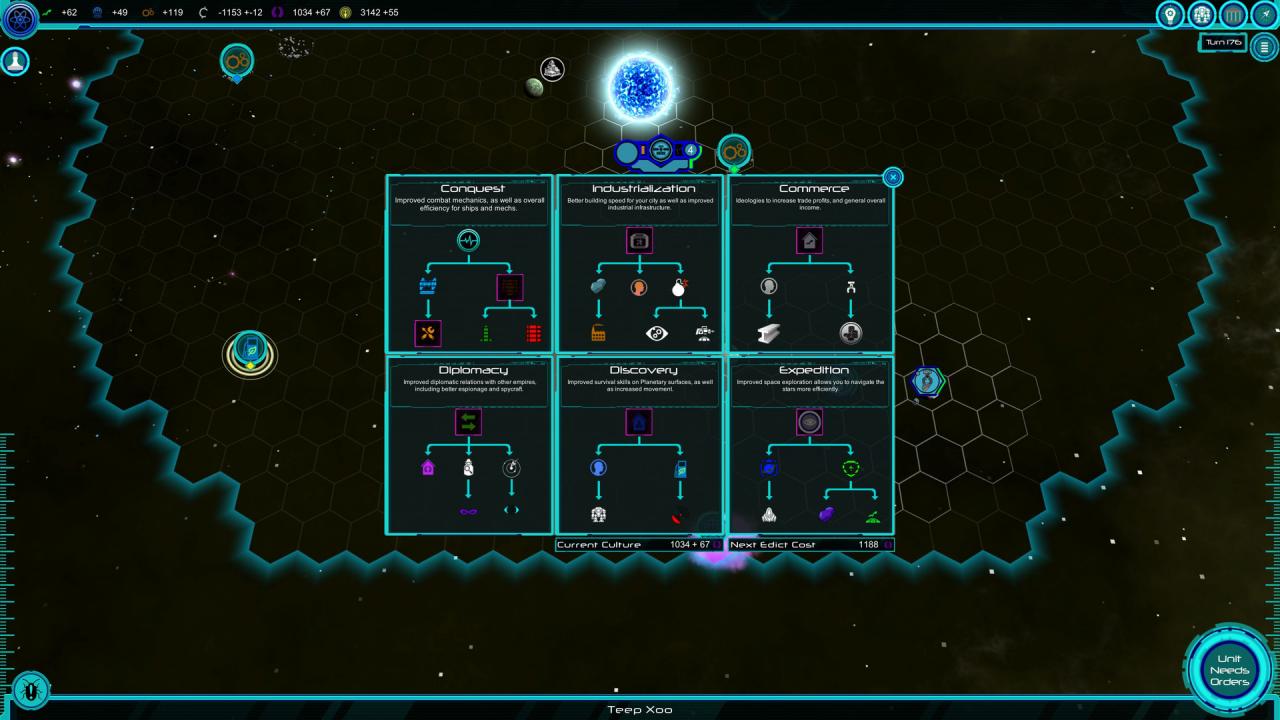
Task: Open the main menu hamburger button
Action: pyautogui.click(x=1264, y=47)
